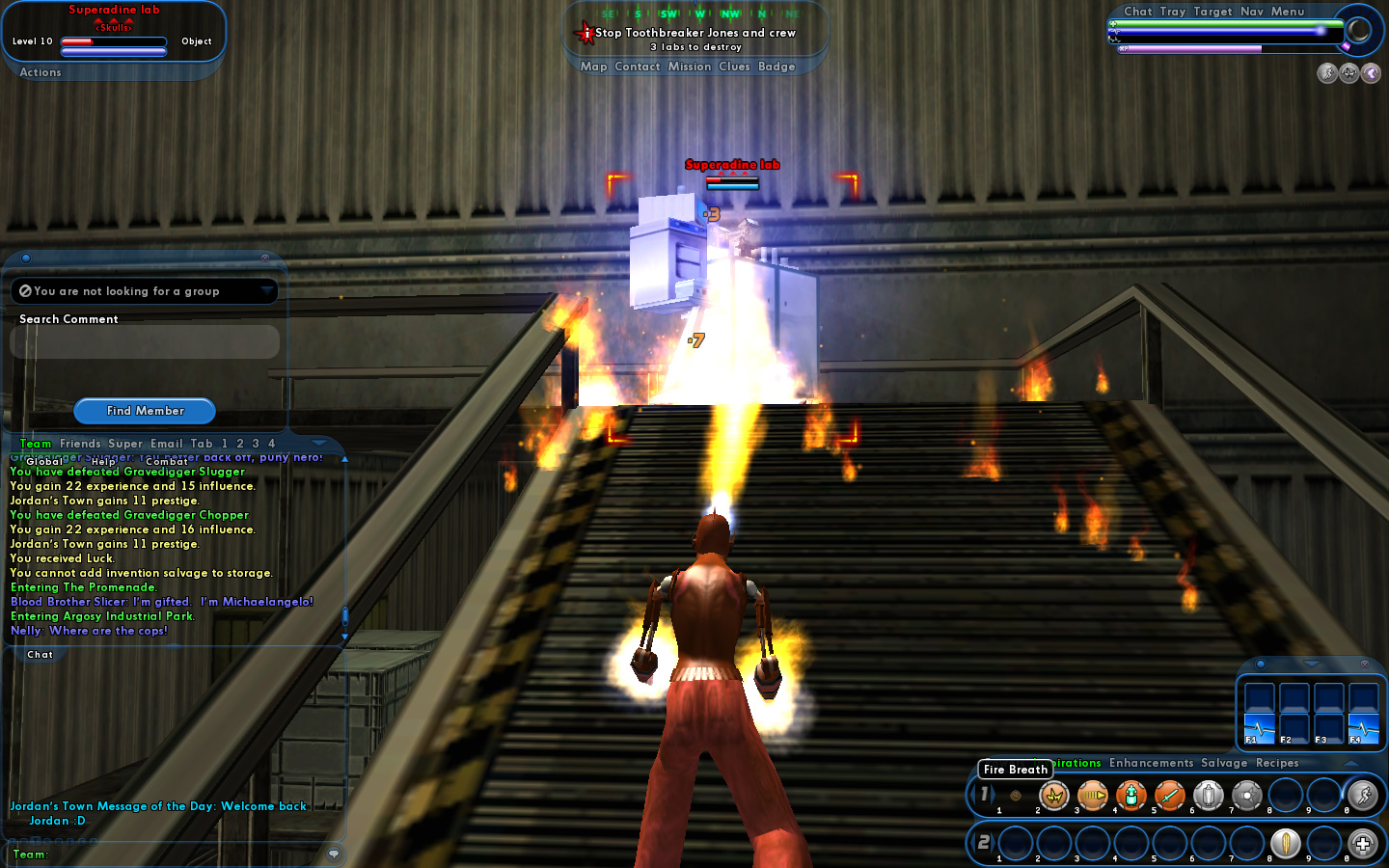Open the Actions menu under target info

[x=41, y=72]
